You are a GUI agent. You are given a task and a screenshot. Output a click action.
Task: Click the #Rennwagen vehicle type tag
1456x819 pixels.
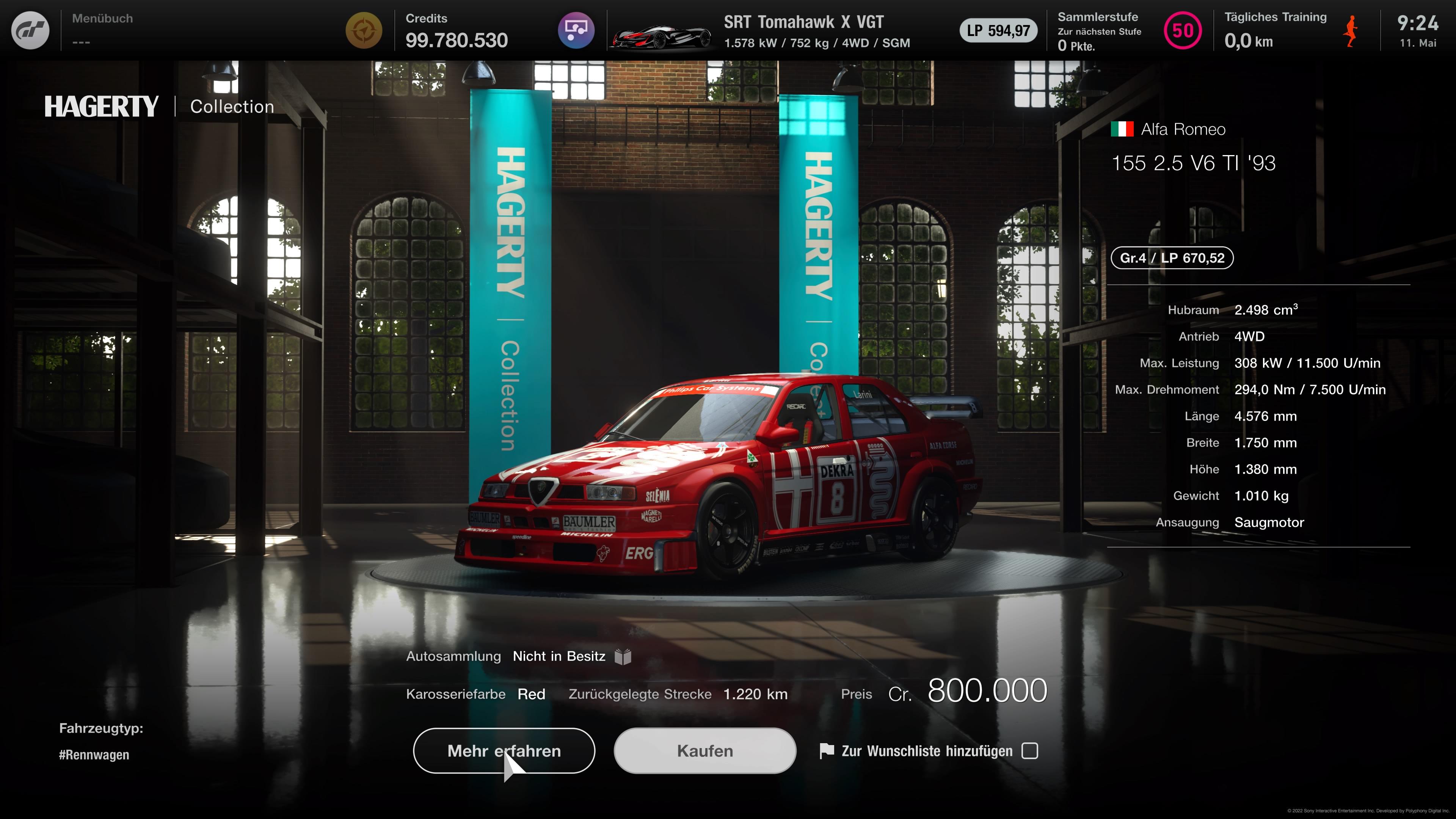coord(94,755)
